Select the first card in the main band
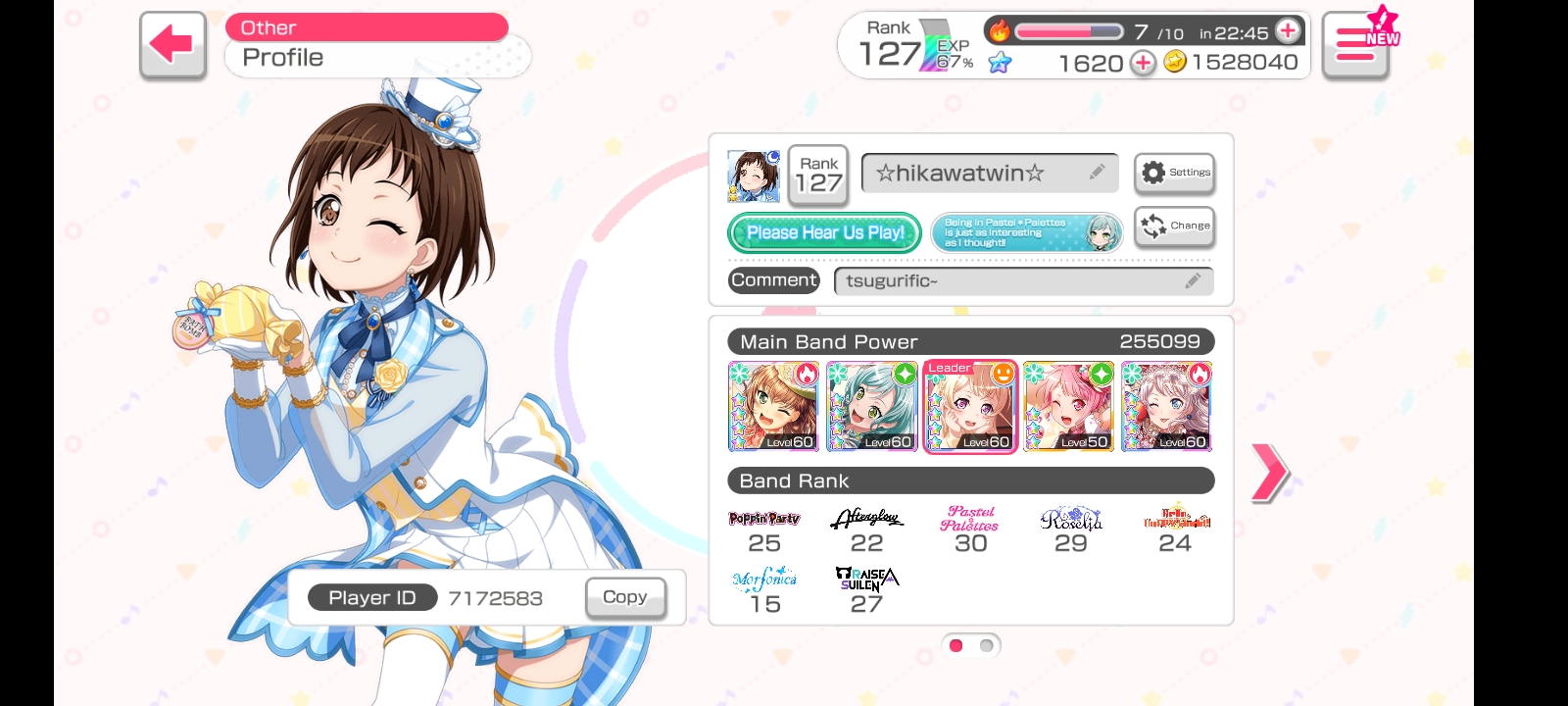Screen dimensions: 1568x706 click(x=773, y=406)
